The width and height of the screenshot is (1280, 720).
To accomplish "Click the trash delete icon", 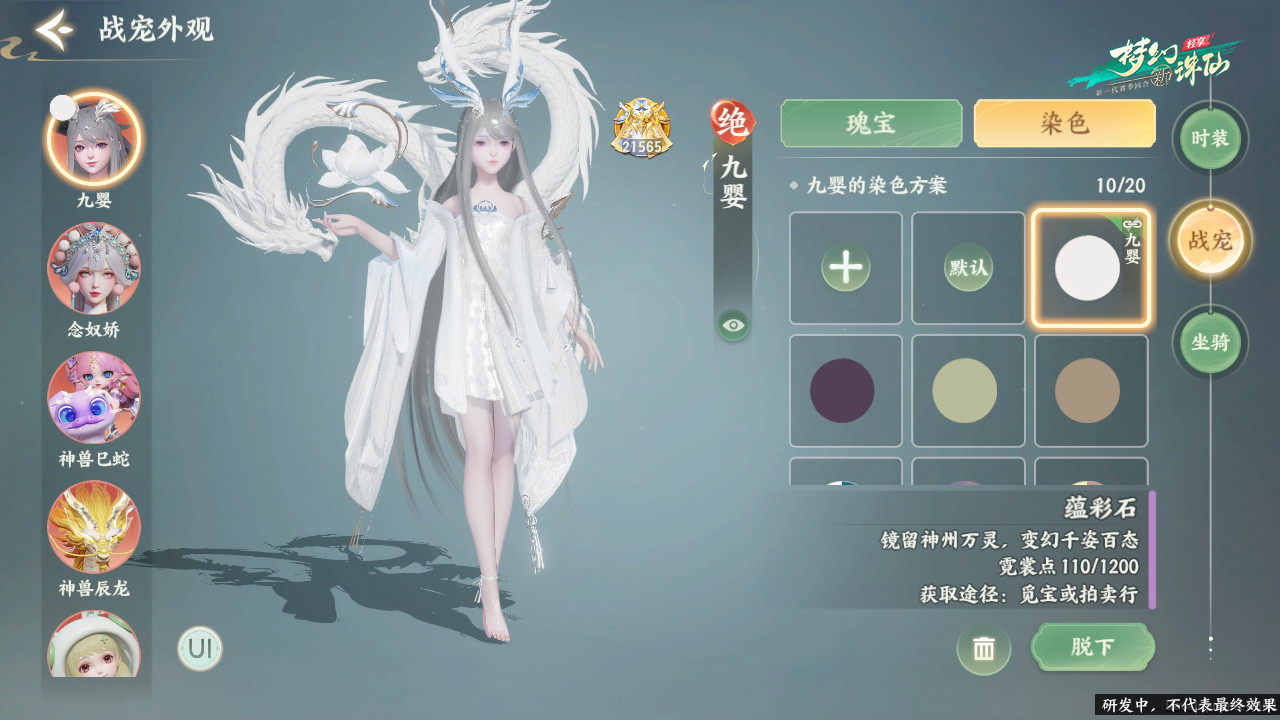I will point(984,648).
